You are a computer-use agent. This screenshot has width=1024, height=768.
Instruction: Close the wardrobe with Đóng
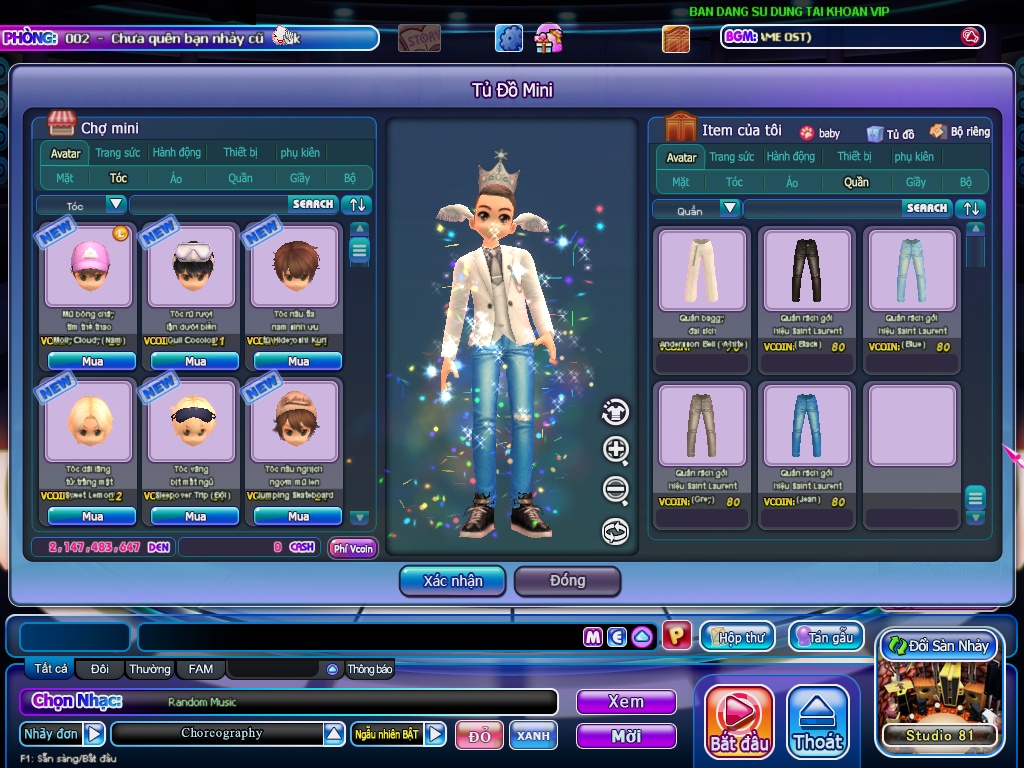[x=567, y=580]
